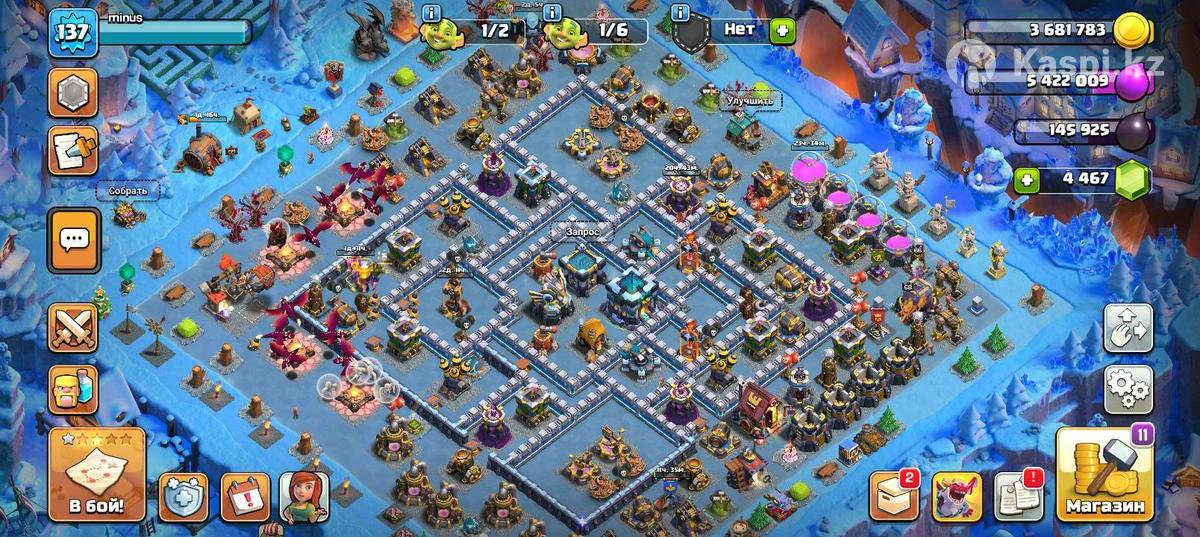
Task: Open the box button with 2 notifications
Action: [893, 497]
